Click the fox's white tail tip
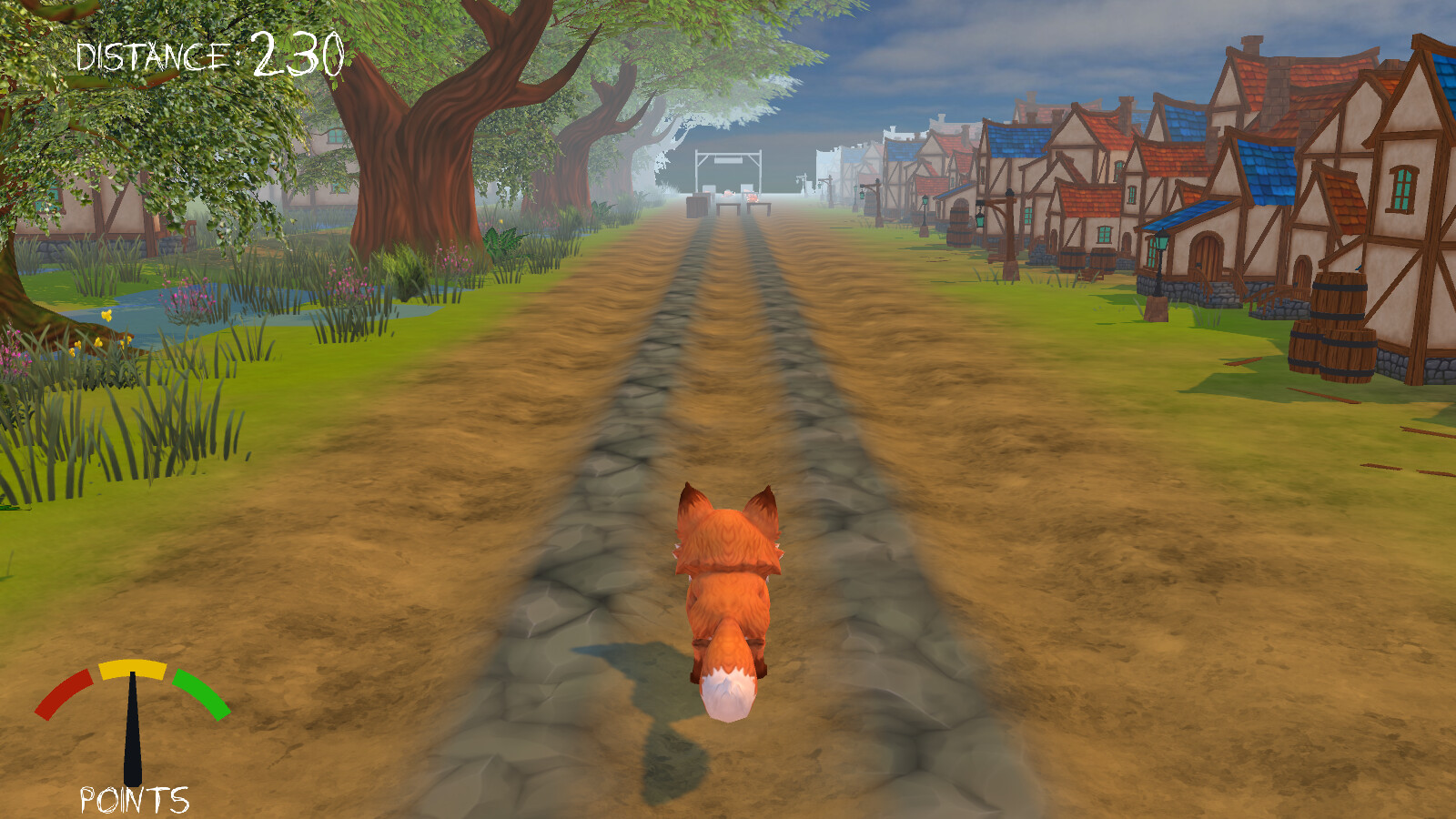 pyautogui.click(x=728, y=696)
